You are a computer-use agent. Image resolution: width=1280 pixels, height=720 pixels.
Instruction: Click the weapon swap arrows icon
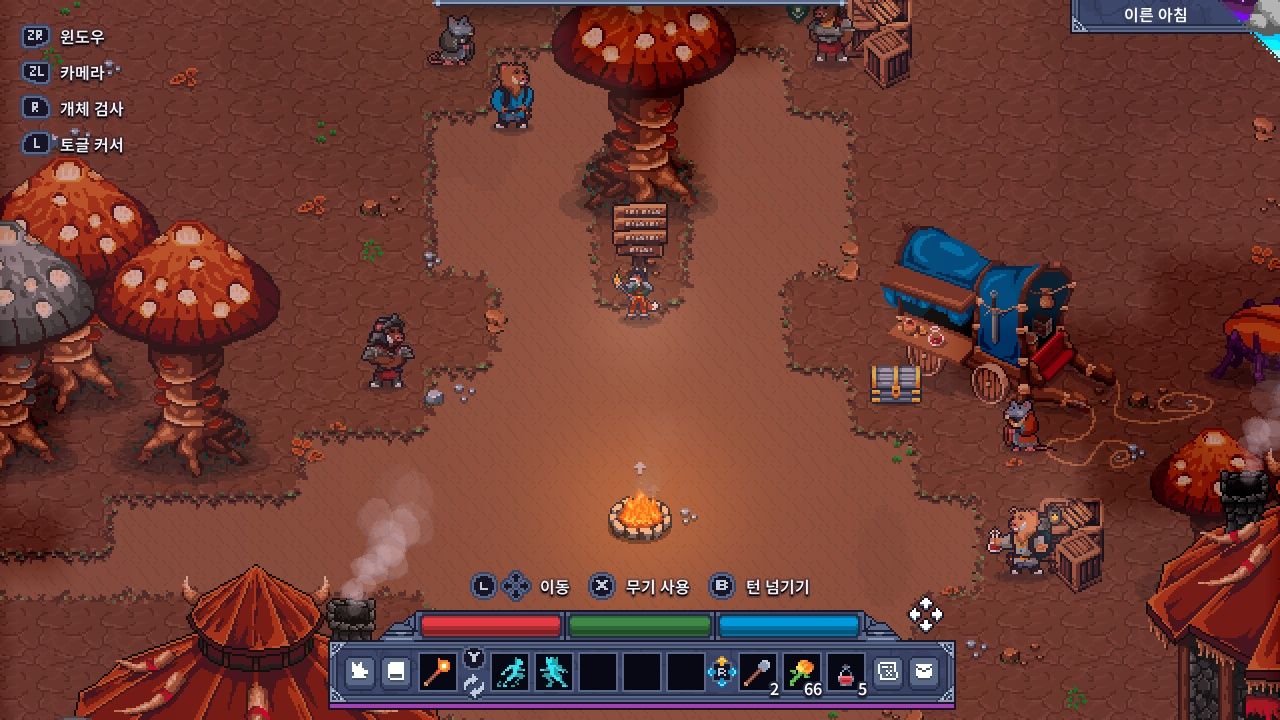474,686
